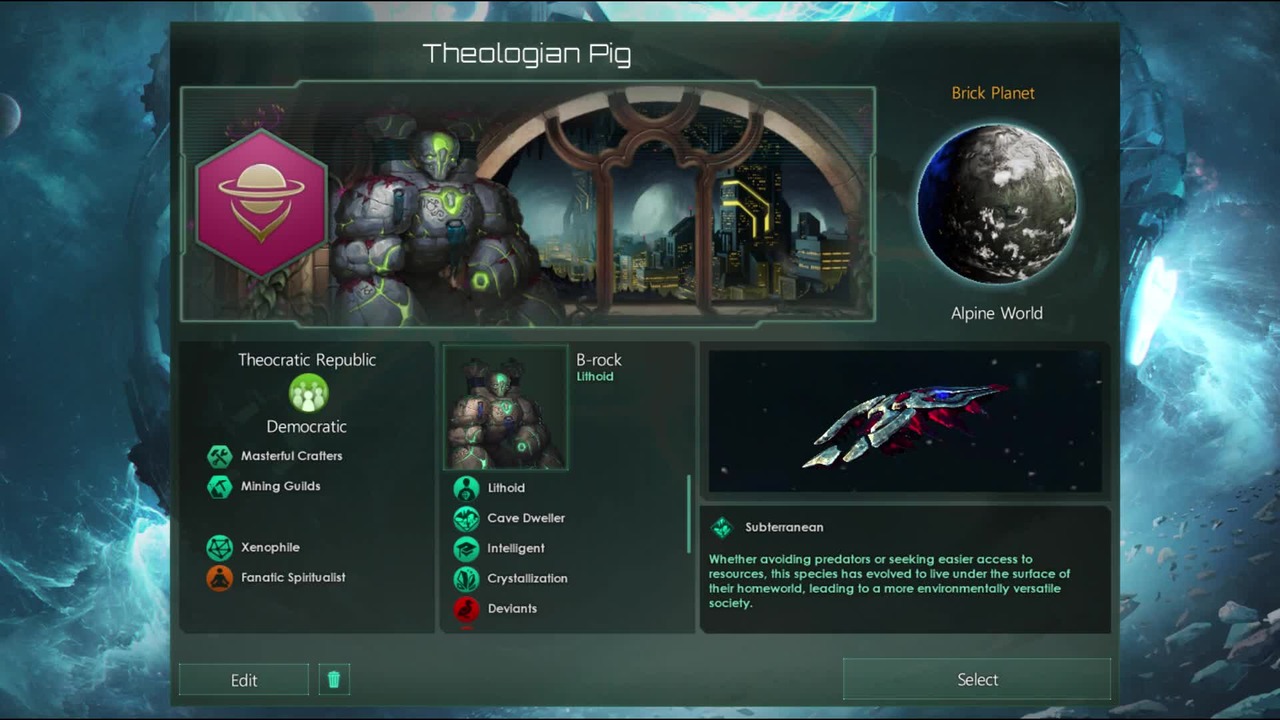Select the red Deviants trait icon

[x=466, y=608]
